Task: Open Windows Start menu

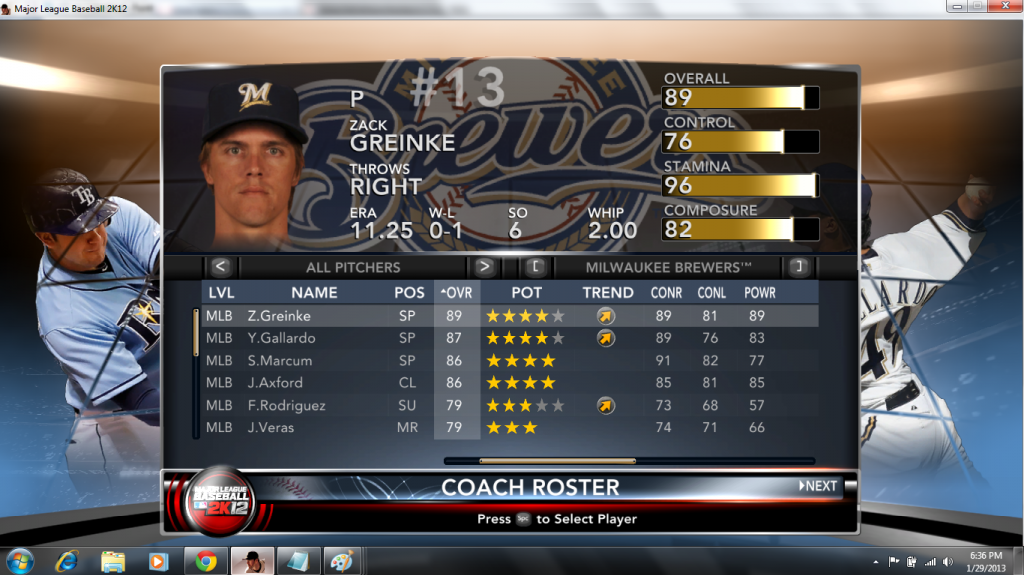Action: click(19, 560)
